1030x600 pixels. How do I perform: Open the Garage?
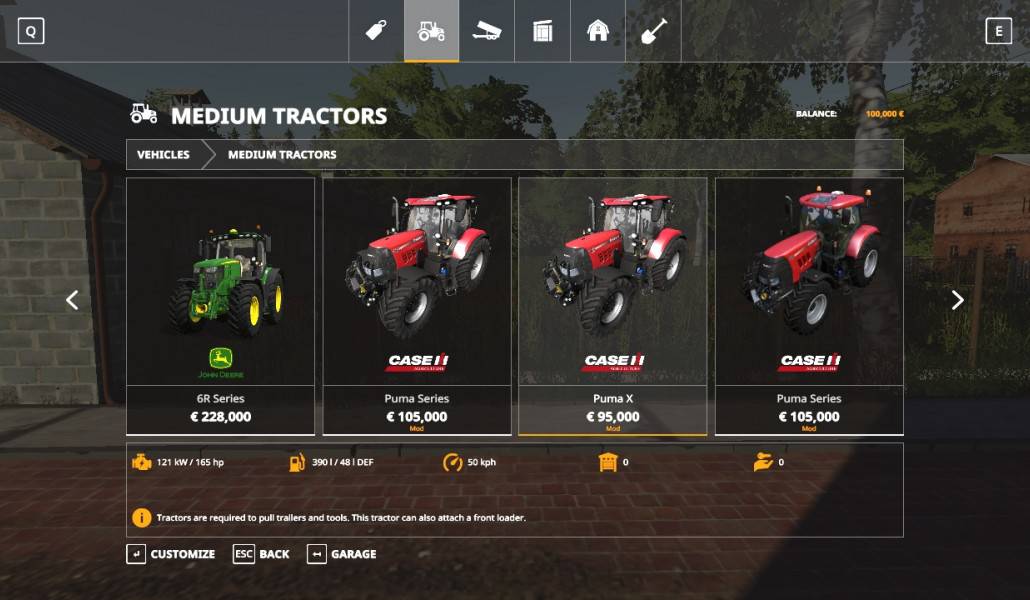342,554
